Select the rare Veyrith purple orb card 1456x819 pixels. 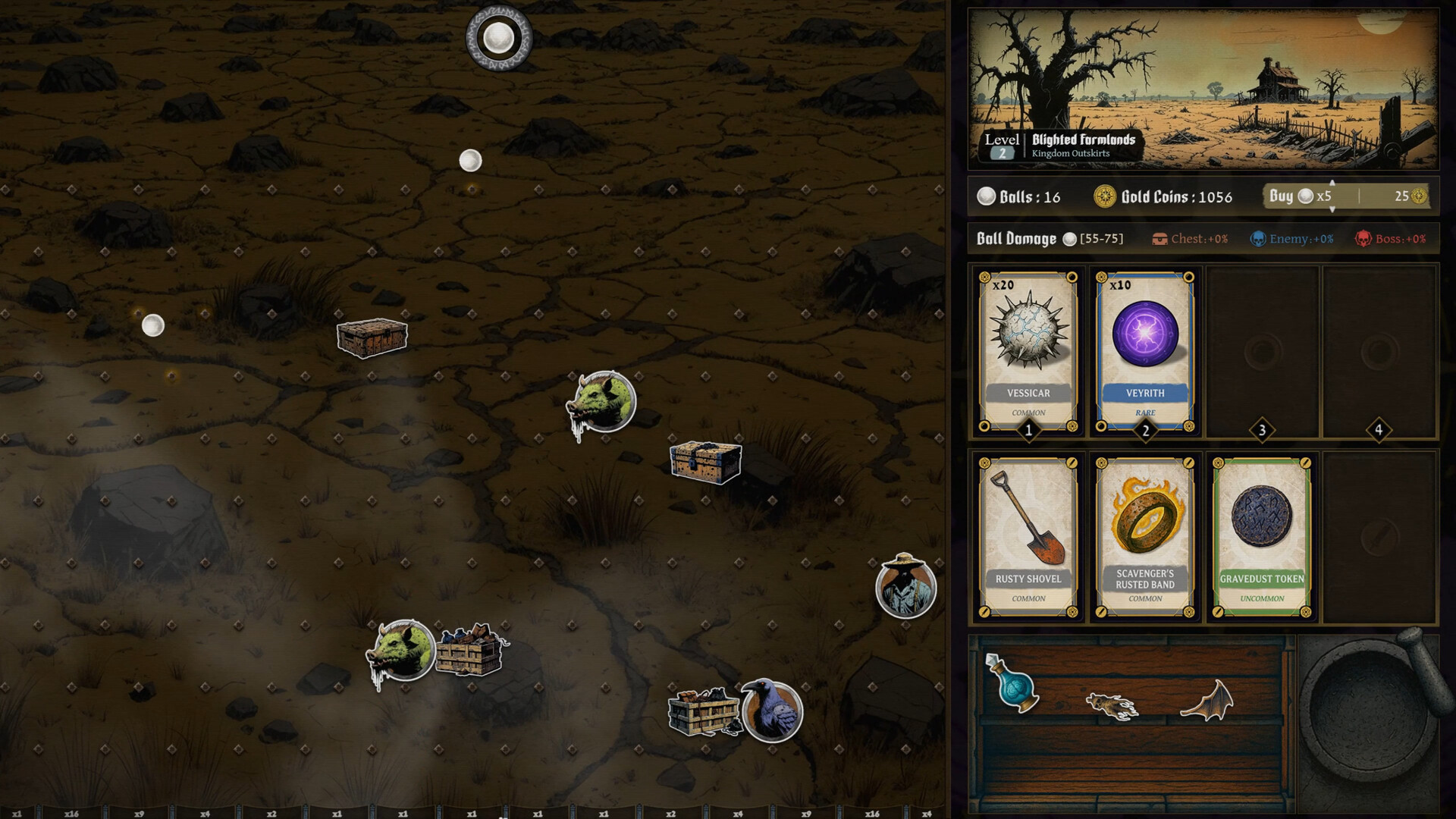tap(1145, 353)
